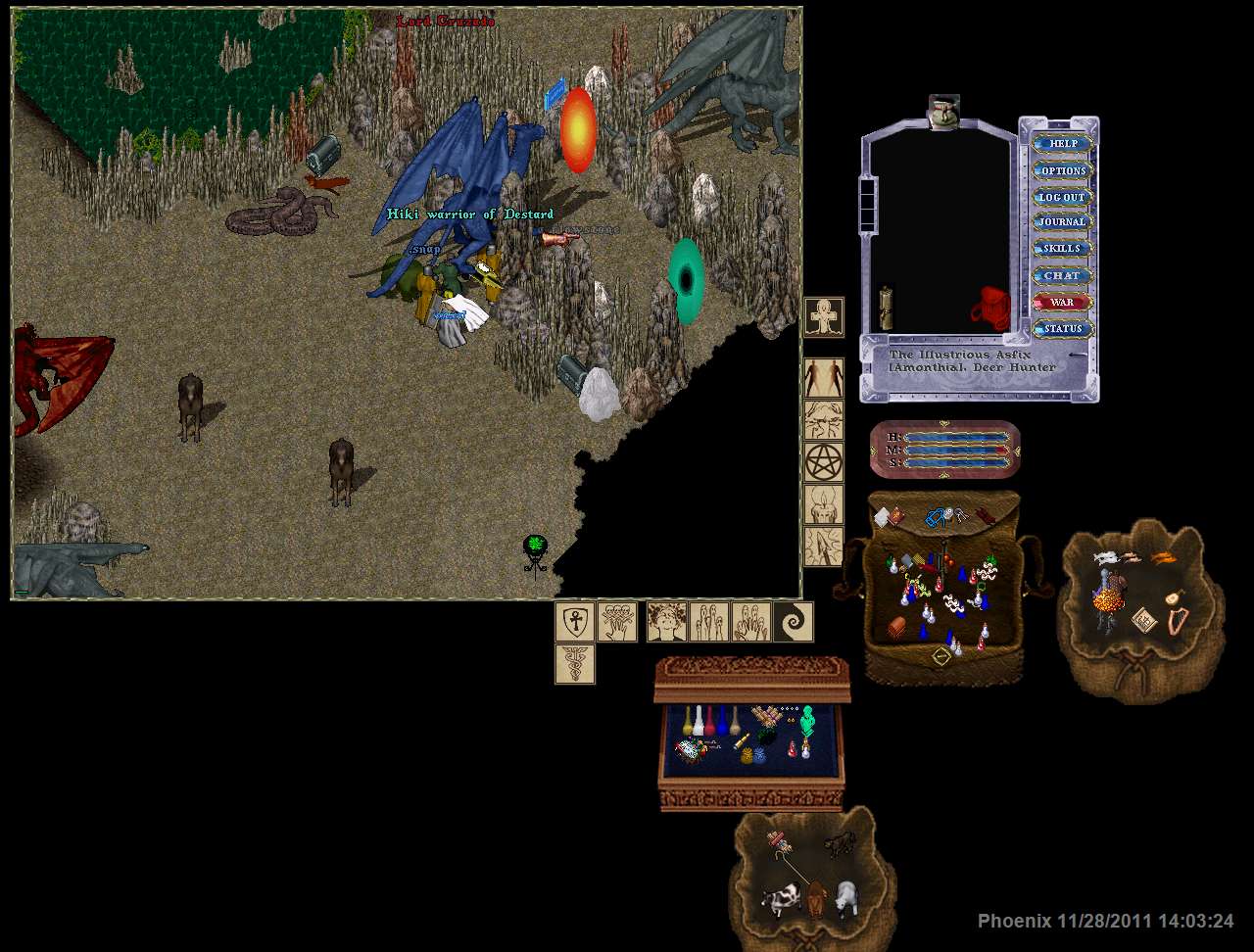Open the Help menu on paperdoll
This screenshot has width=1254, height=952.
point(1063,144)
